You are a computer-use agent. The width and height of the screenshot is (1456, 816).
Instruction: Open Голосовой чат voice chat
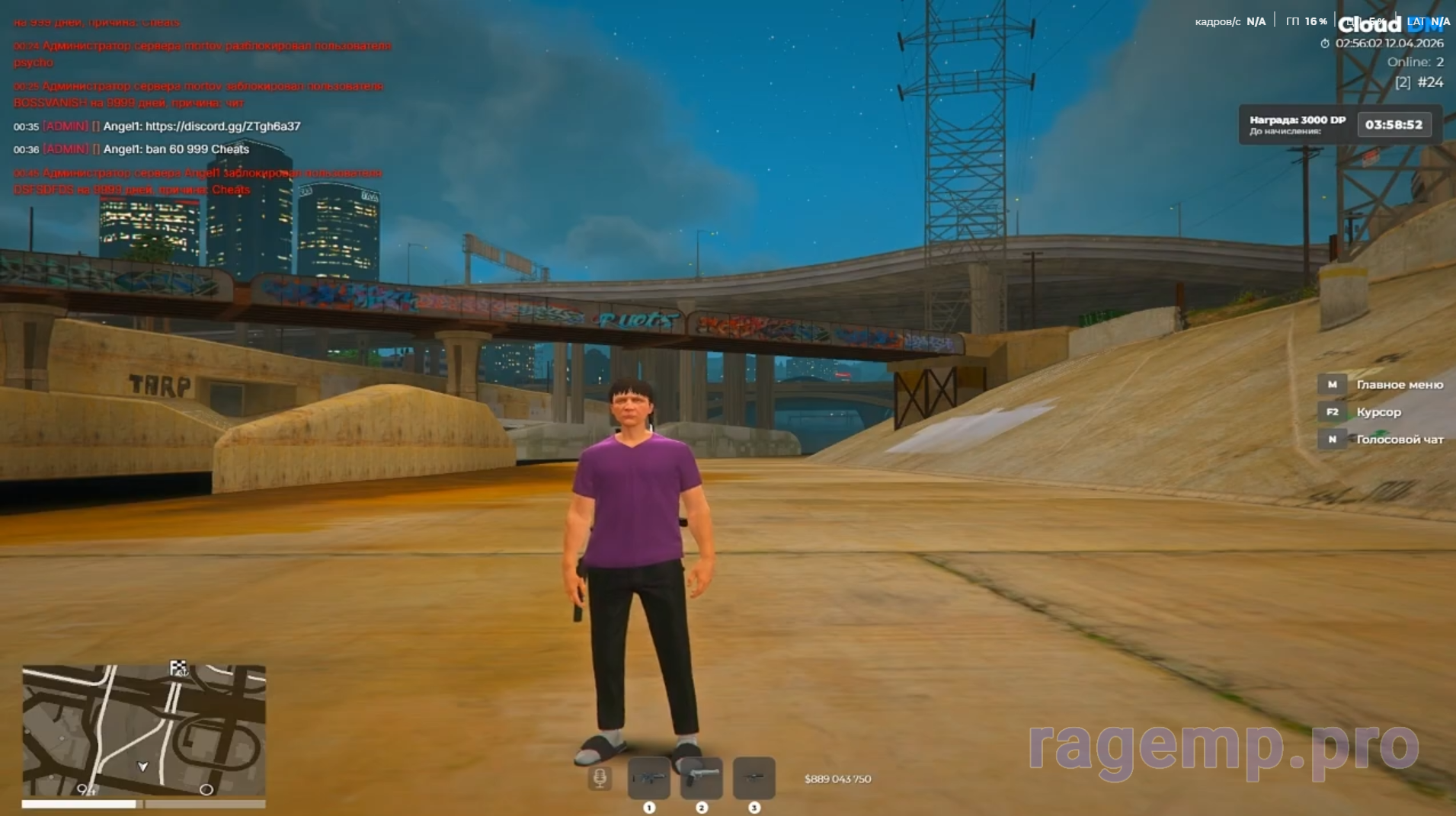(x=1399, y=440)
